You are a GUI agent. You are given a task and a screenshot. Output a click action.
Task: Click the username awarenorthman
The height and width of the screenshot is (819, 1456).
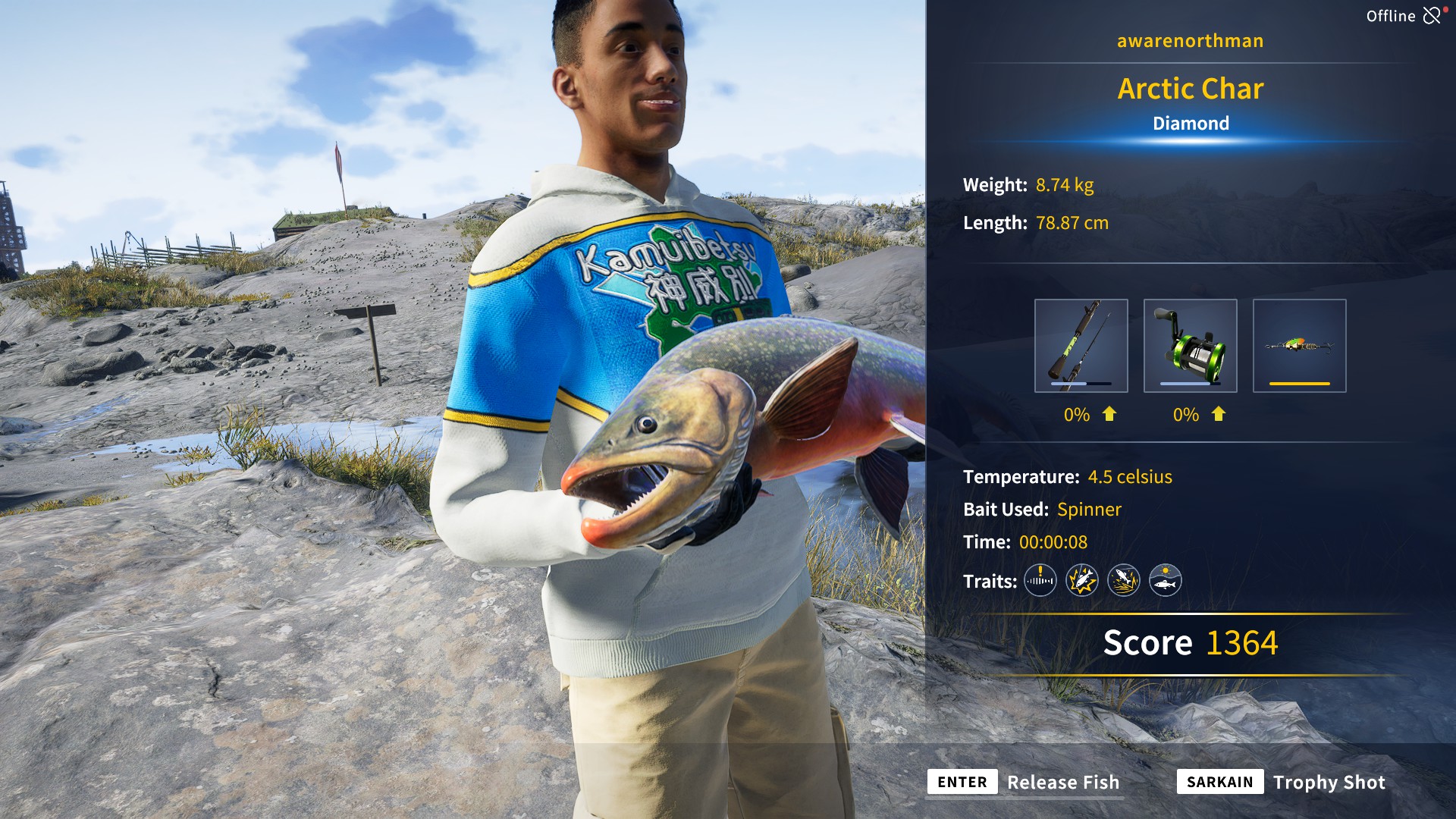click(x=1189, y=40)
